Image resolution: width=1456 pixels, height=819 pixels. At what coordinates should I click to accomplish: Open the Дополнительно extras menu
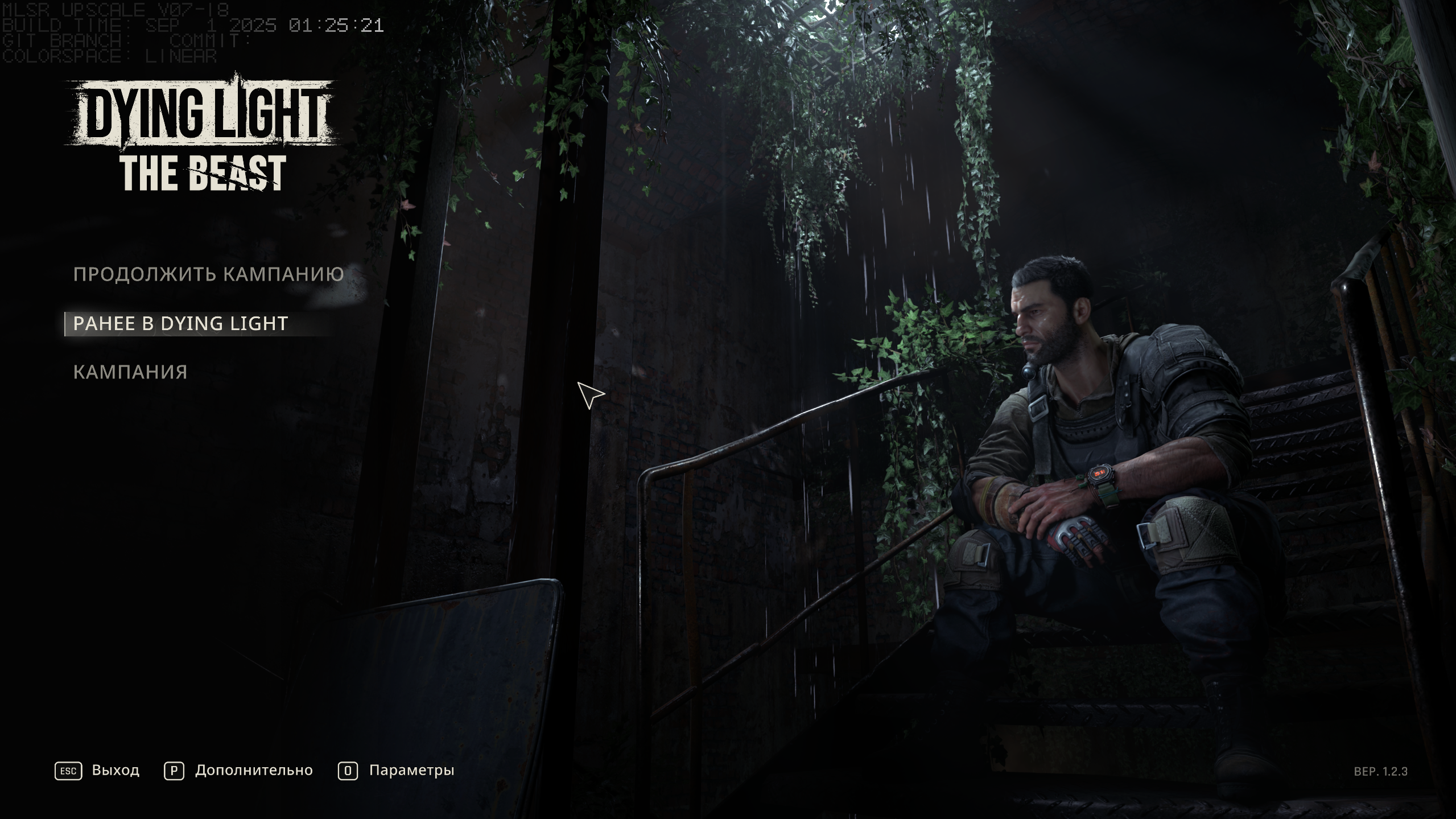point(238,771)
